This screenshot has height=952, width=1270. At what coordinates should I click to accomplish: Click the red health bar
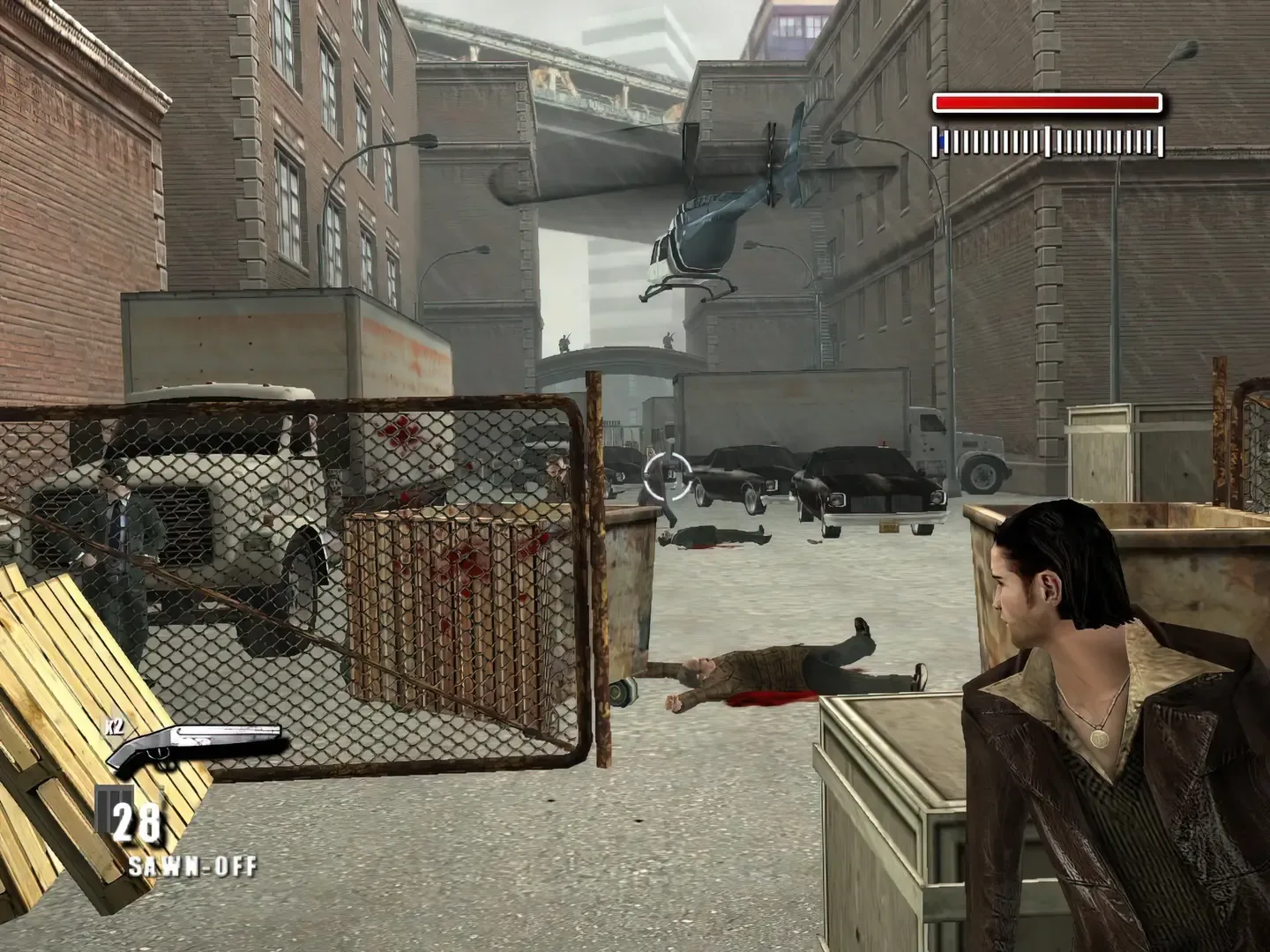click(x=1045, y=104)
